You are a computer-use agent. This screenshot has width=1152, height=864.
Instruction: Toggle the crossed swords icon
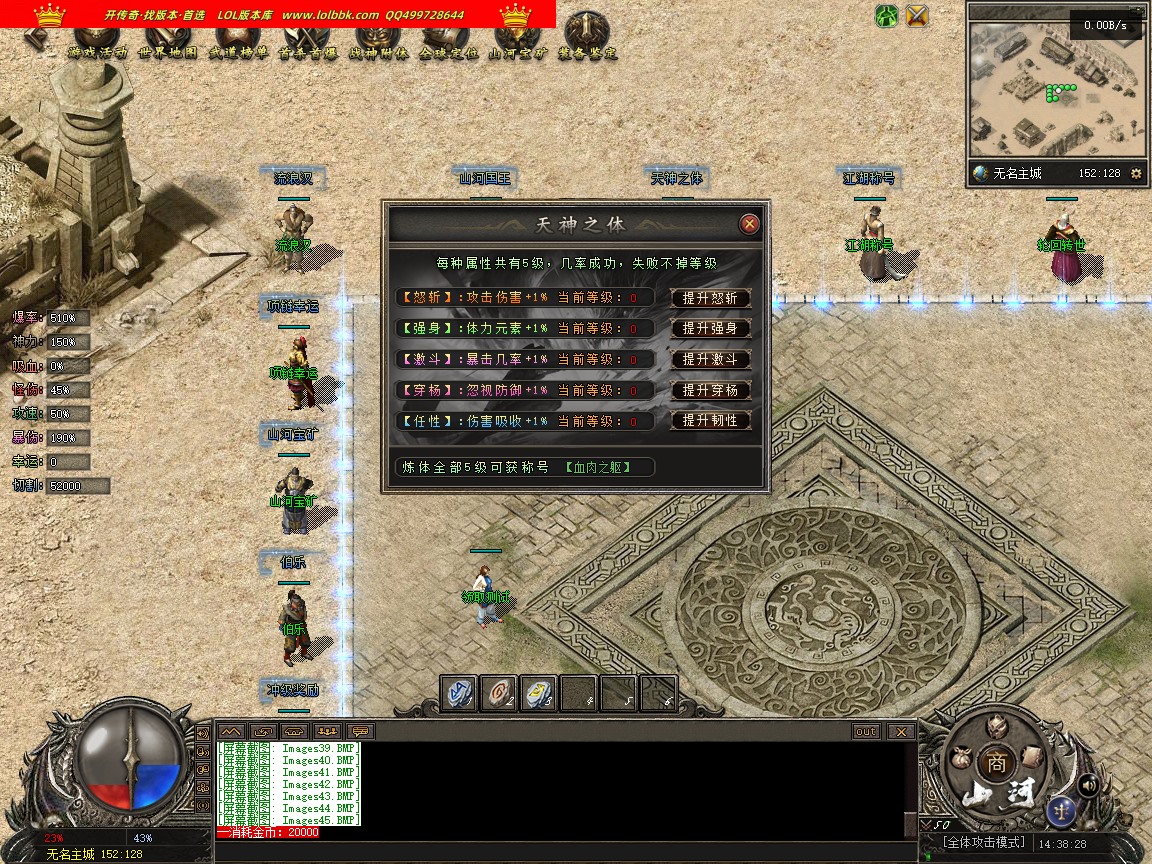pos(917,16)
